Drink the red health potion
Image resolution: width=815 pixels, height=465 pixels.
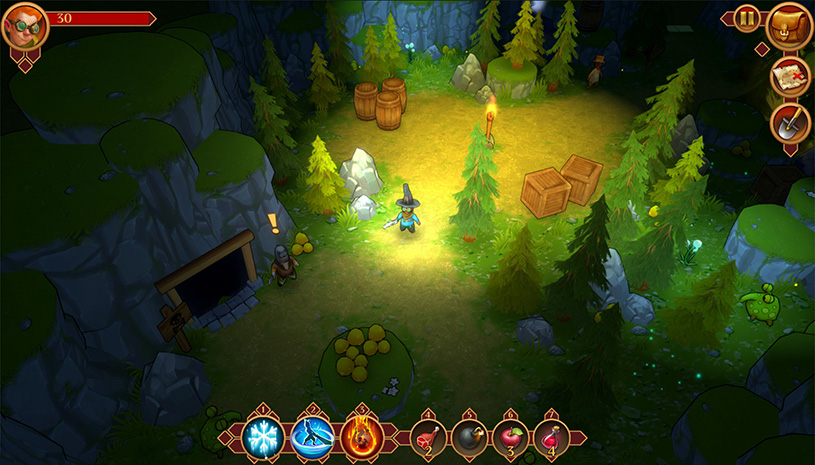coord(551,439)
